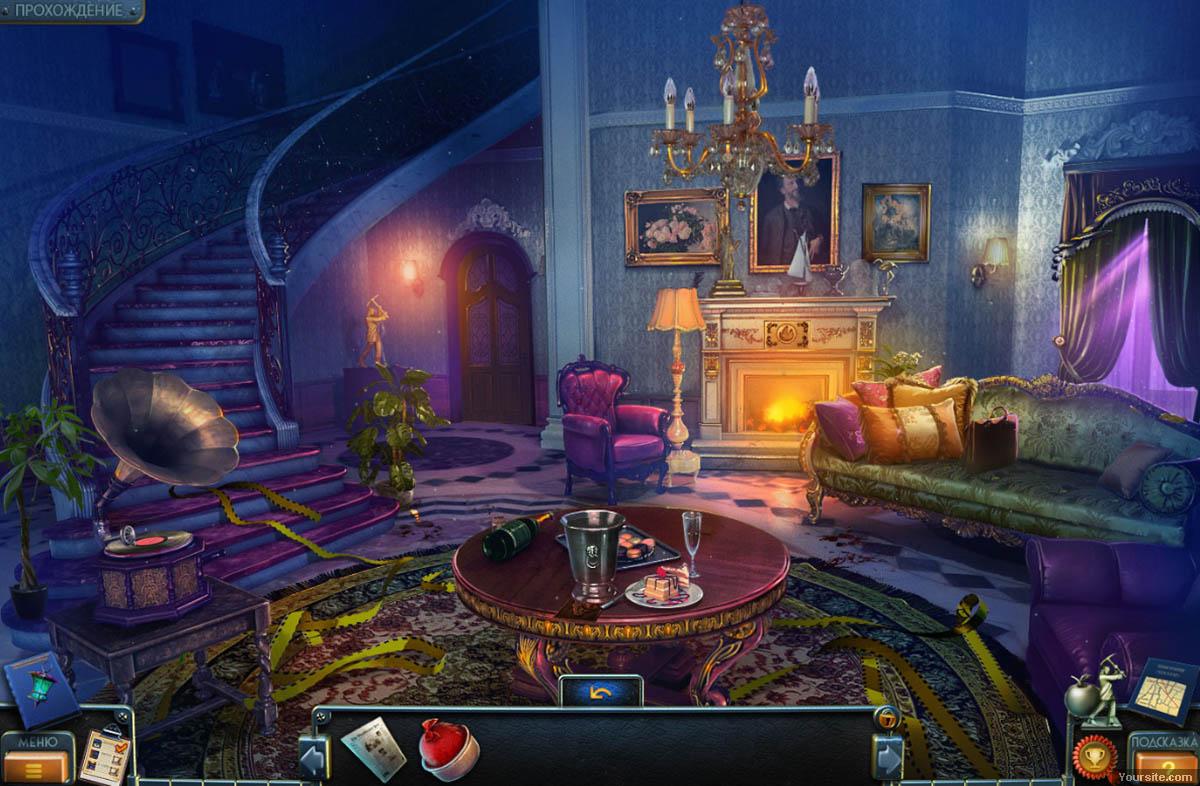1200x786 pixels.
Task: Click the back arrow navigation button
Action: click(x=600, y=691)
